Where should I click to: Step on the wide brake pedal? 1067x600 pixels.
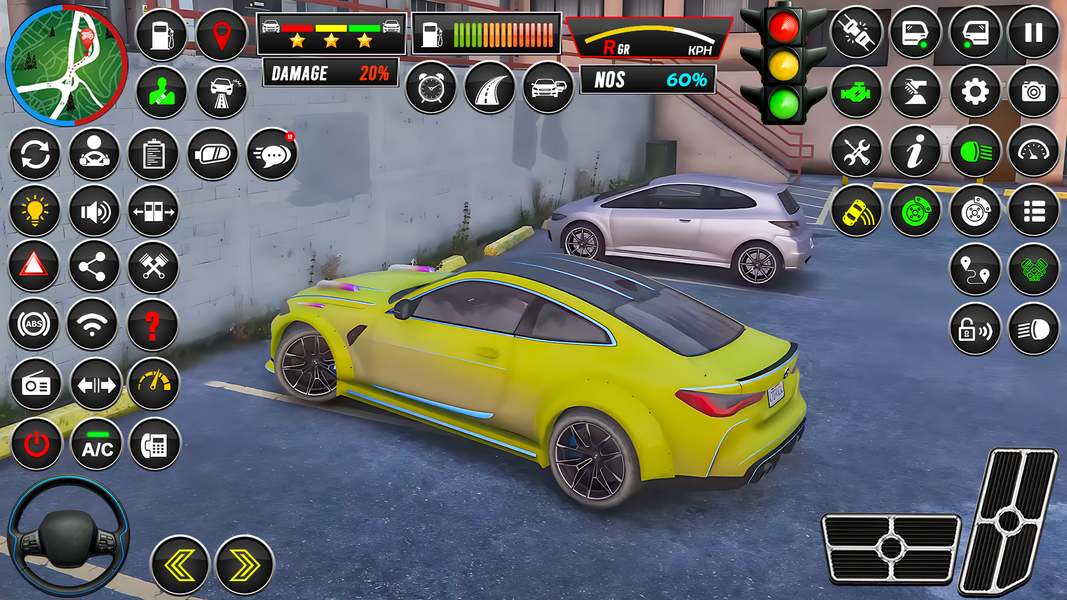[890, 547]
